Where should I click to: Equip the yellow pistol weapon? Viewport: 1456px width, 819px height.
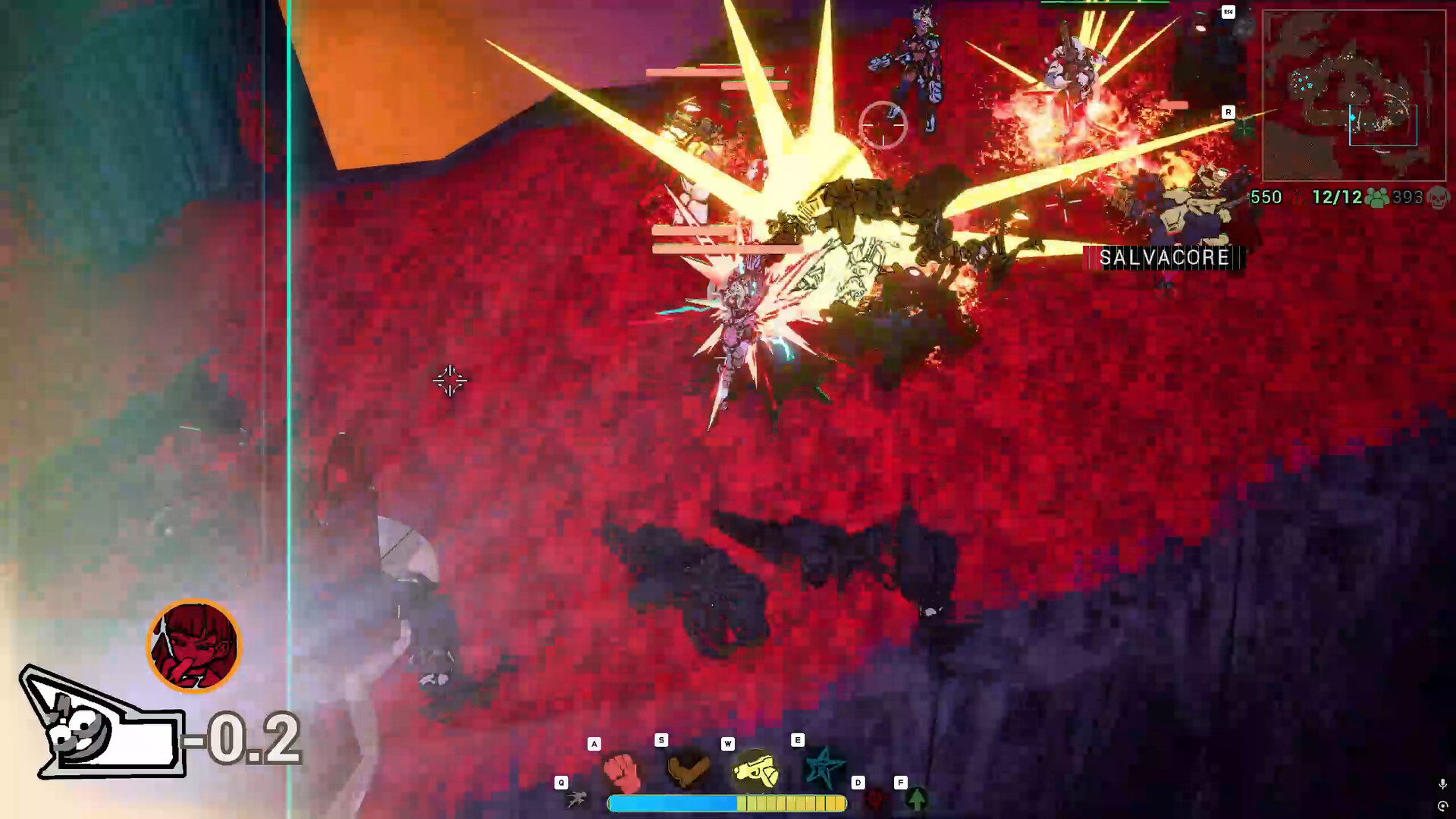tap(758, 770)
